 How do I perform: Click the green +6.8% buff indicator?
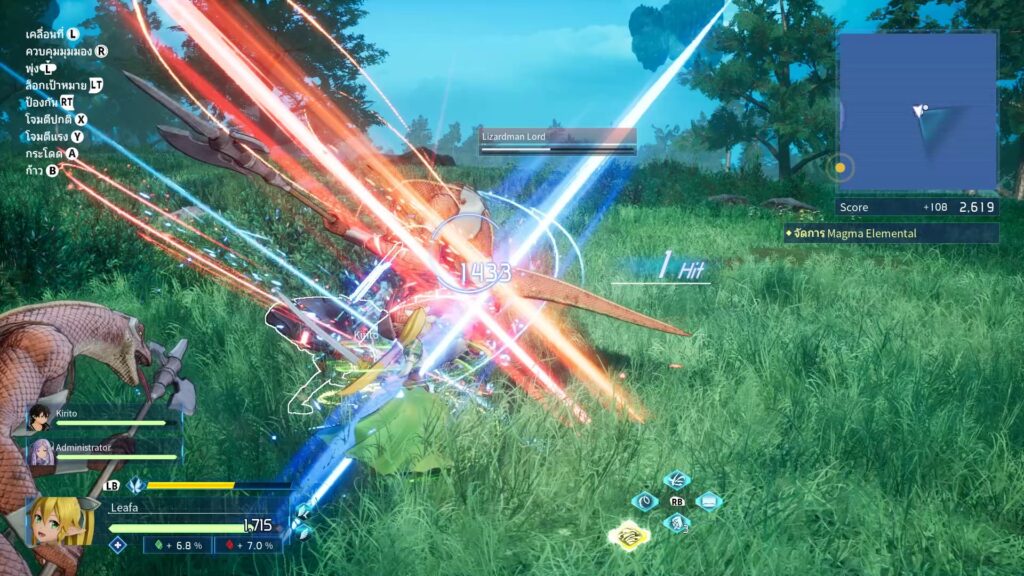click(179, 545)
